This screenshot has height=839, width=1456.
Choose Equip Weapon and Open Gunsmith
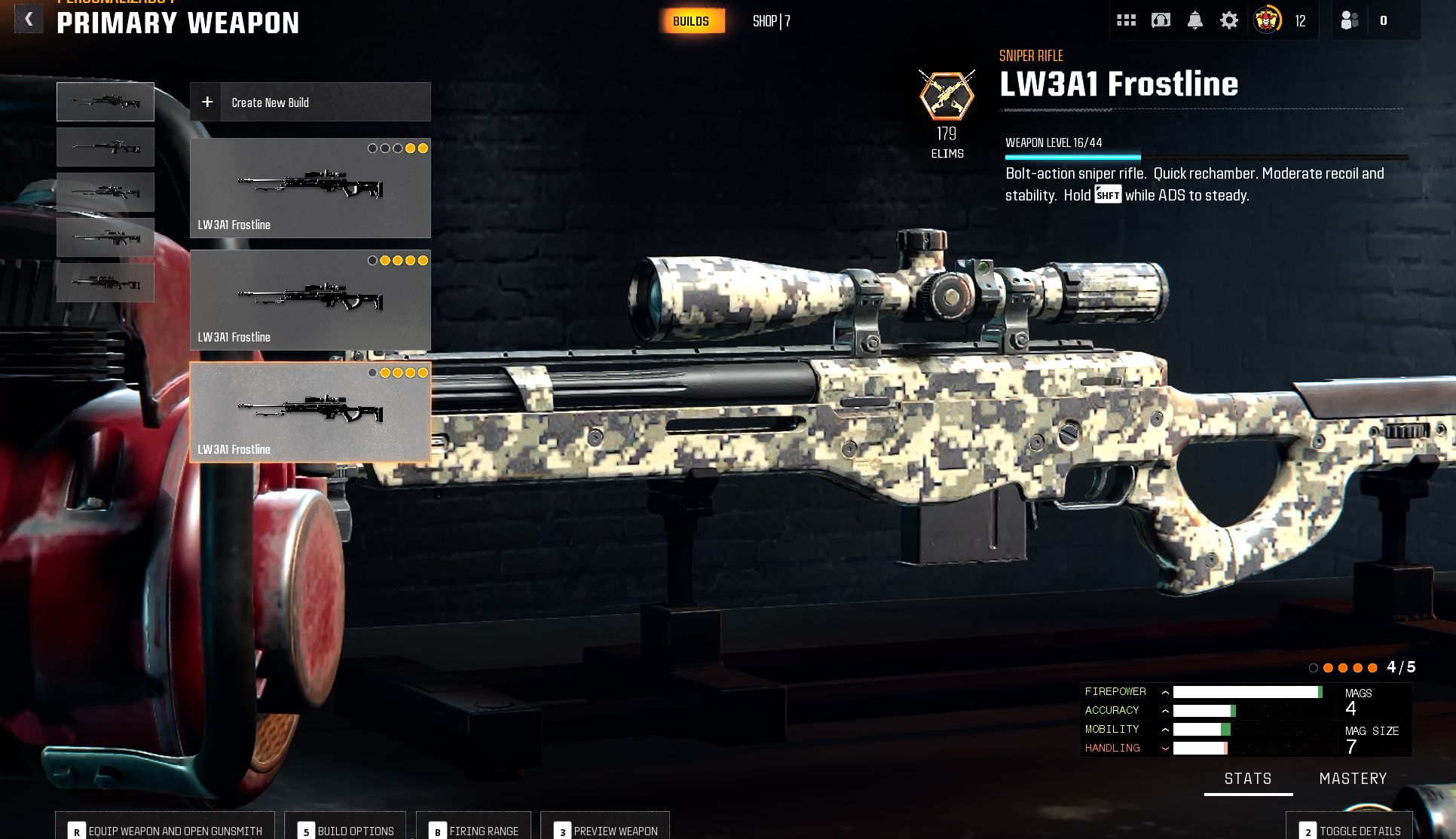click(x=167, y=829)
